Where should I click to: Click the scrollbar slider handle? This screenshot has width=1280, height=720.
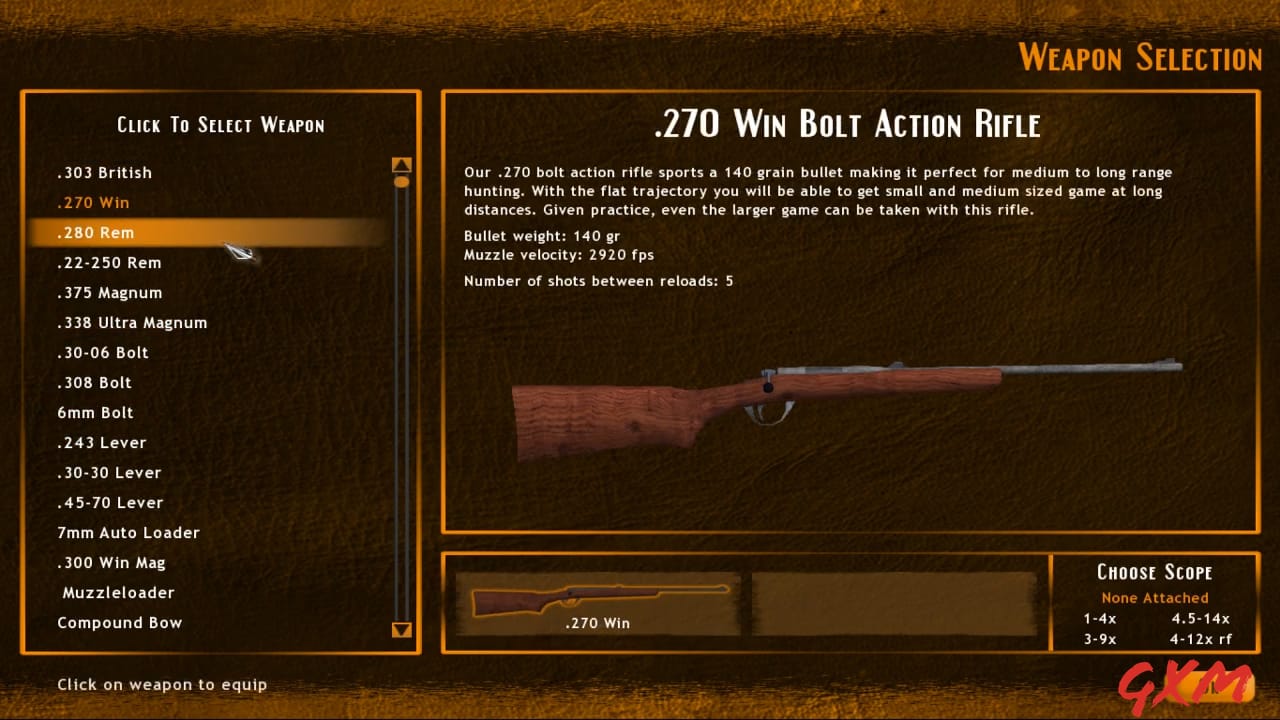[x=402, y=181]
